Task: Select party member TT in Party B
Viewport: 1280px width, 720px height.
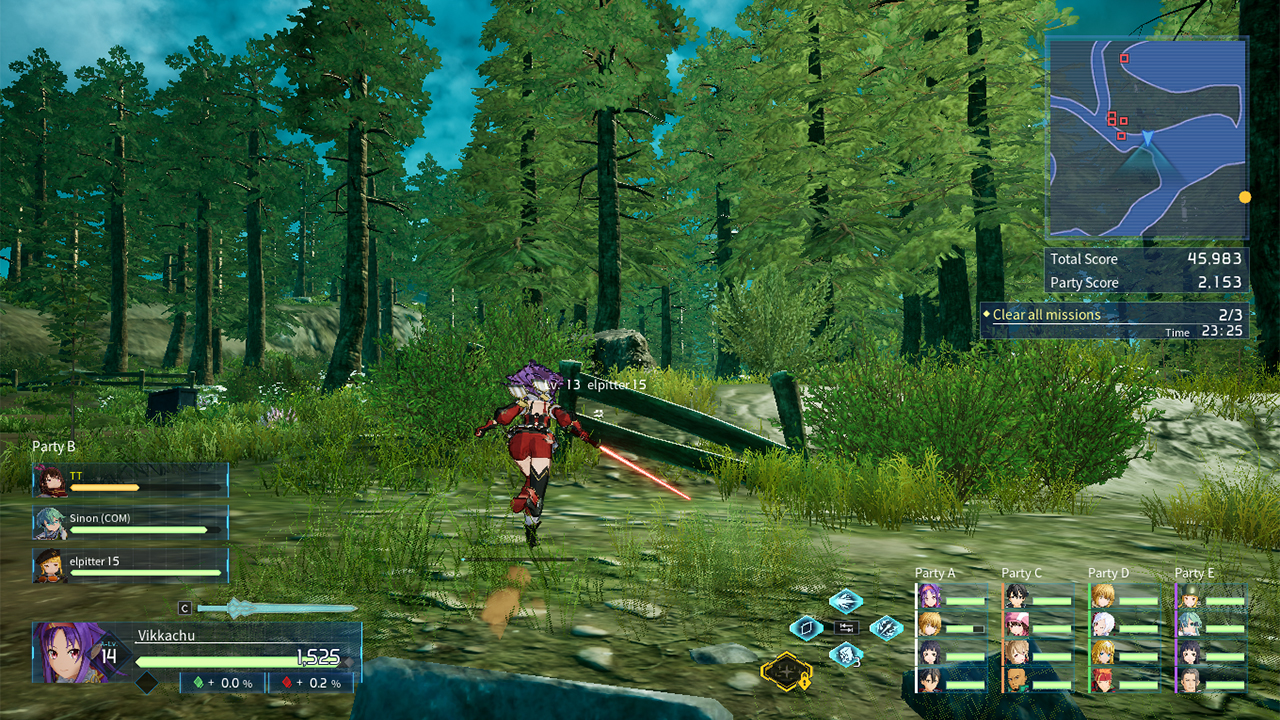Action: coord(131,480)
